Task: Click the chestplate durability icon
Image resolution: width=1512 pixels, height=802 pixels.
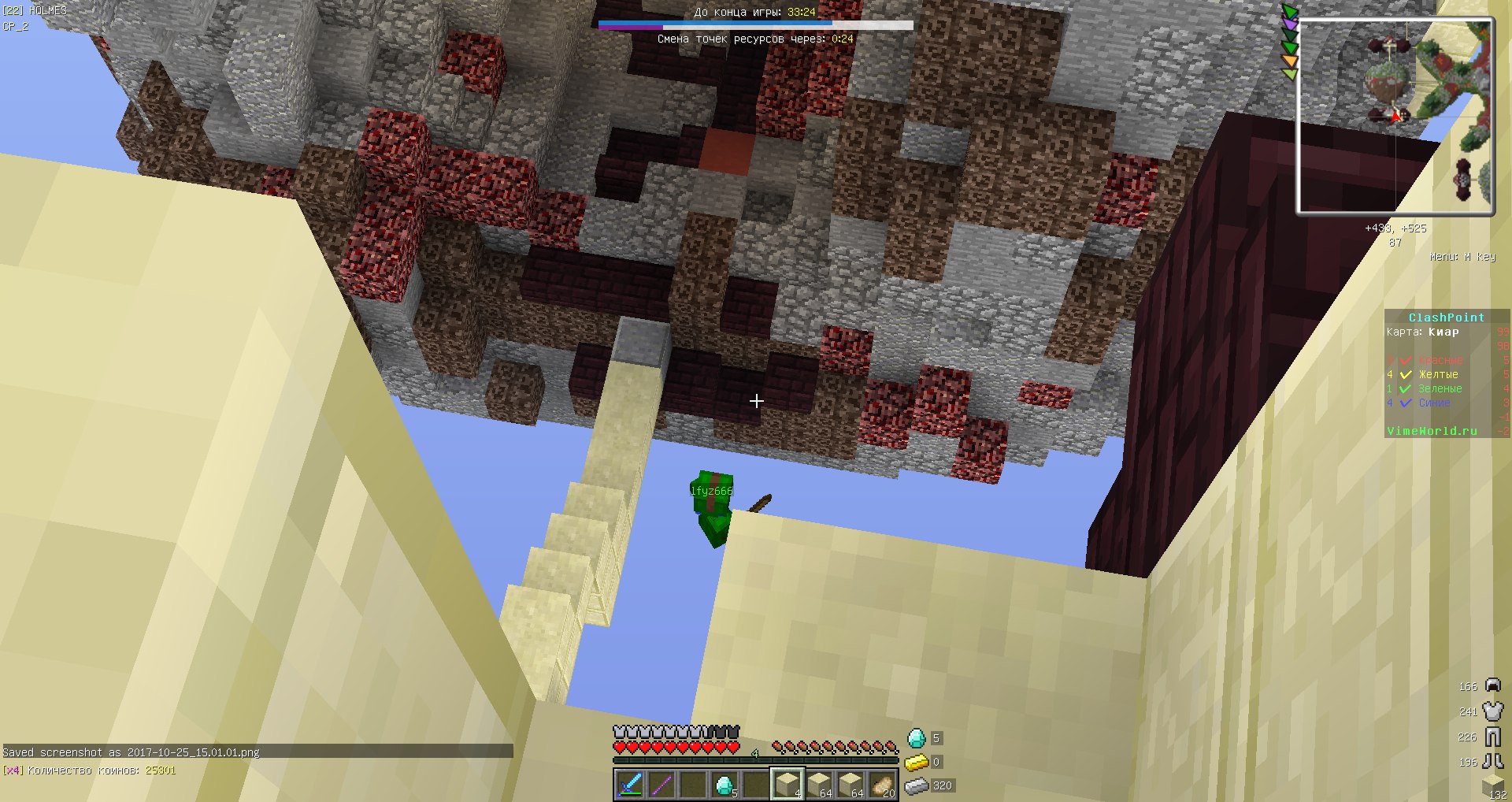Action: [x=1492, y=711]
